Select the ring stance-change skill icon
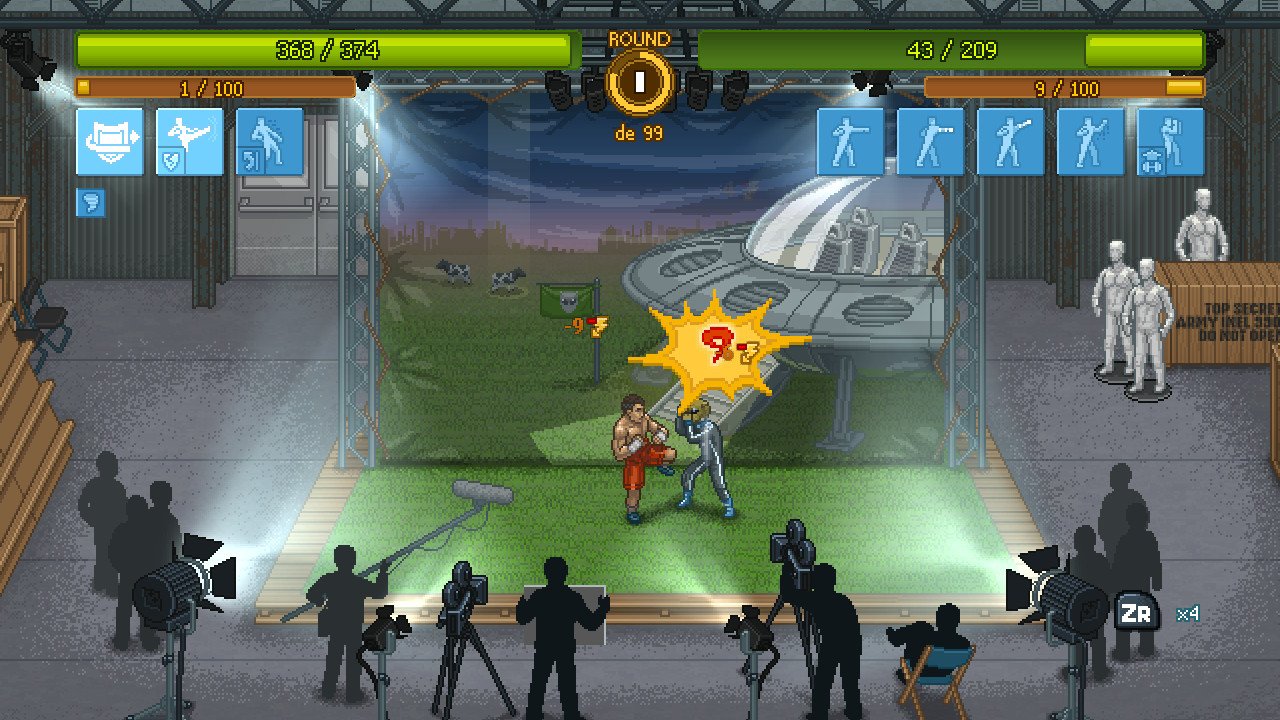The width and height of the screenshot is (1280, 720). 110,142
